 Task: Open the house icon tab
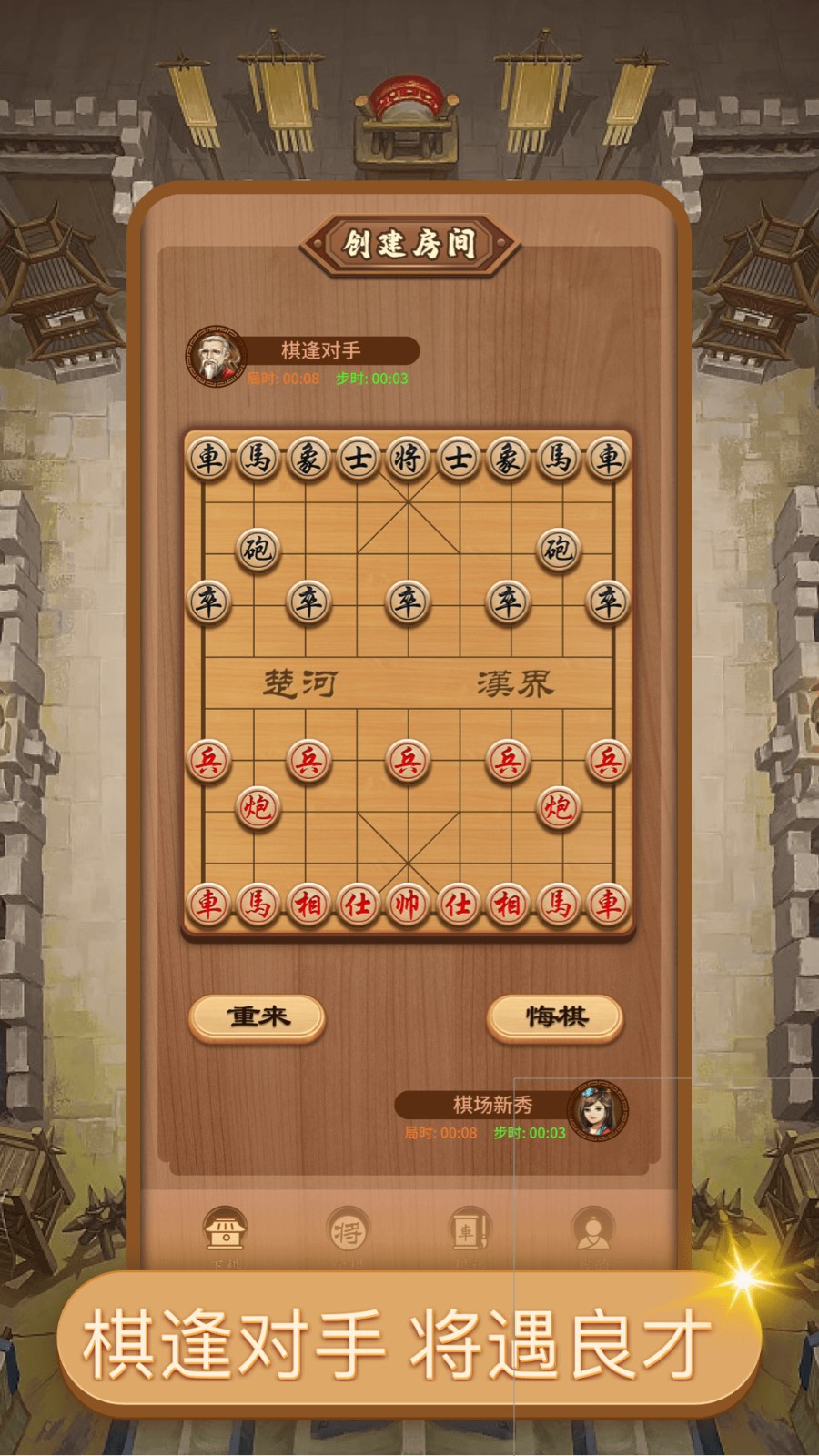click(224, 1230)
